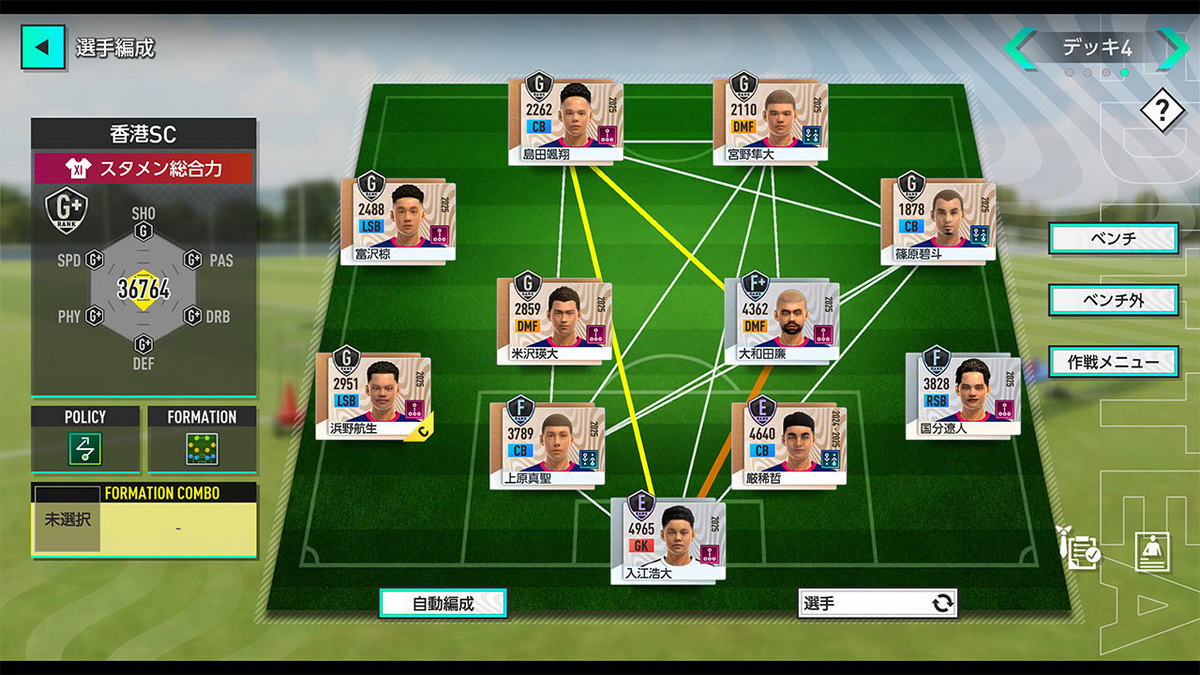Choose 米沢瑛大 DMF player card

coord(553,319)
